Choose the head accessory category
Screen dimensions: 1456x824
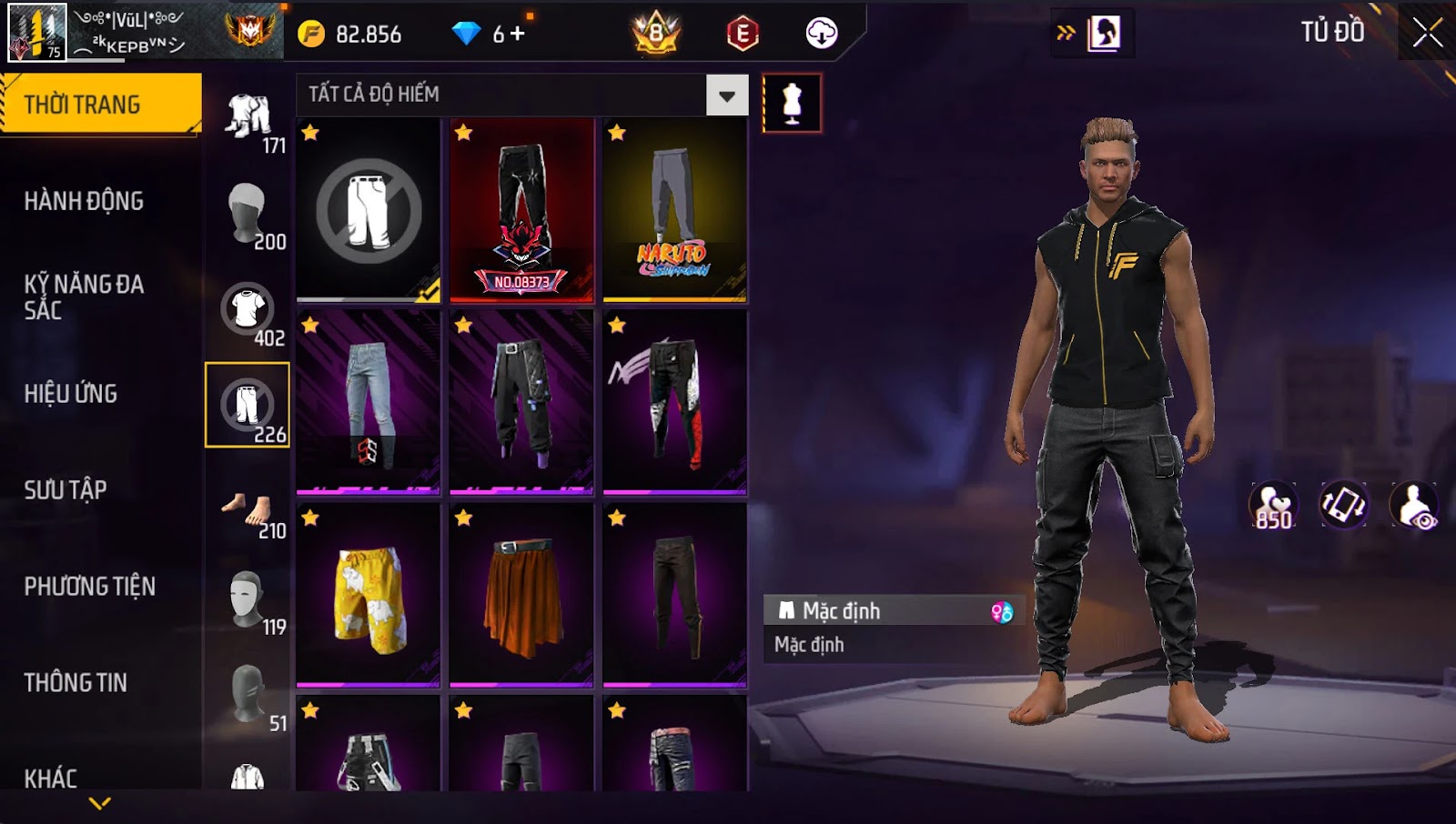[x=248, y=215]
